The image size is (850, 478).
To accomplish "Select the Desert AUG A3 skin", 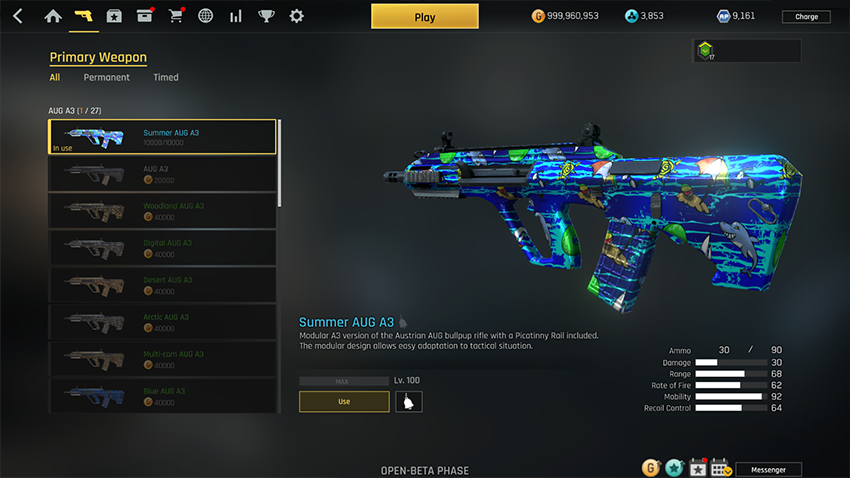I will (162, 285).
